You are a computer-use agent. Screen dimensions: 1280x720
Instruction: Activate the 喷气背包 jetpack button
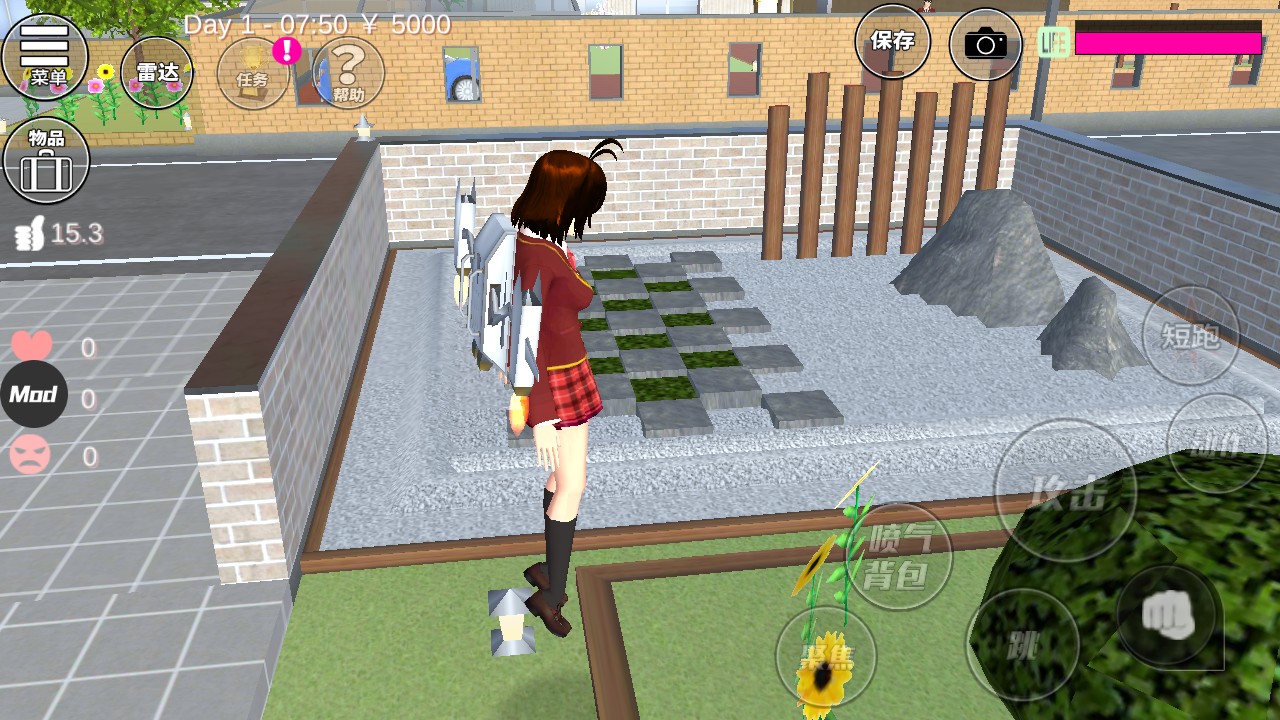[x=898, y=557]
